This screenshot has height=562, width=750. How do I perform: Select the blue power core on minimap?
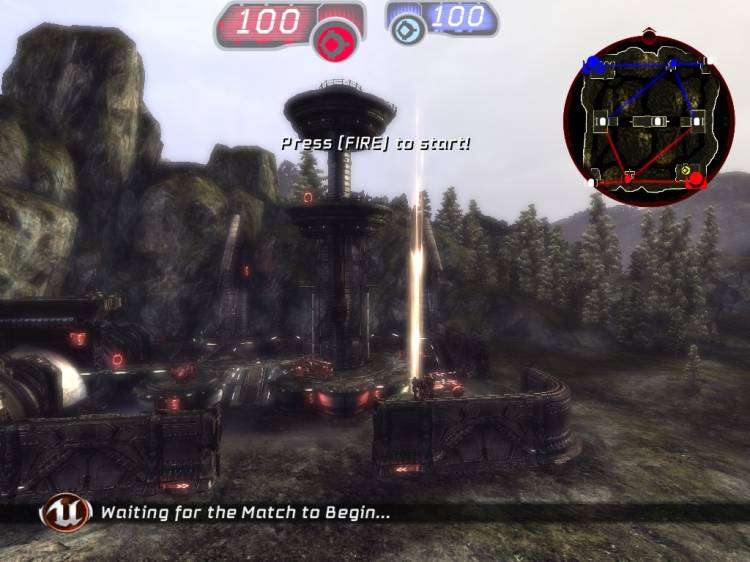[593, 64]
